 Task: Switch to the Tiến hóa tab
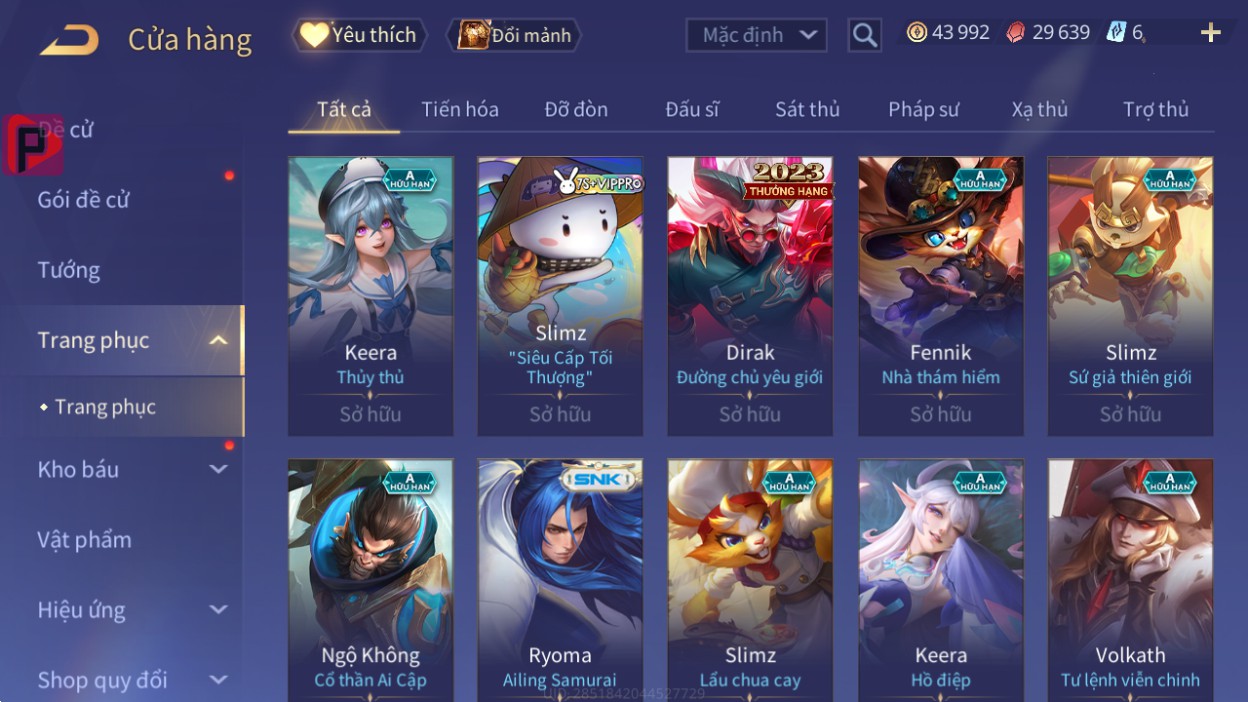(x=460, y=109)
